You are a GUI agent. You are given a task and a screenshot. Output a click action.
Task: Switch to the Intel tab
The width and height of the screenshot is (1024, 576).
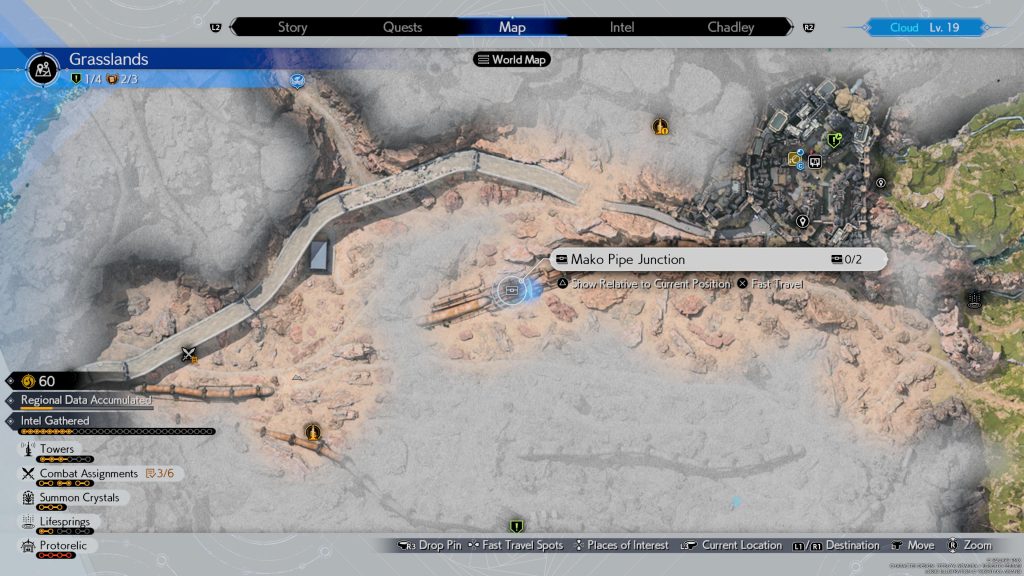(x=622, y=27)
